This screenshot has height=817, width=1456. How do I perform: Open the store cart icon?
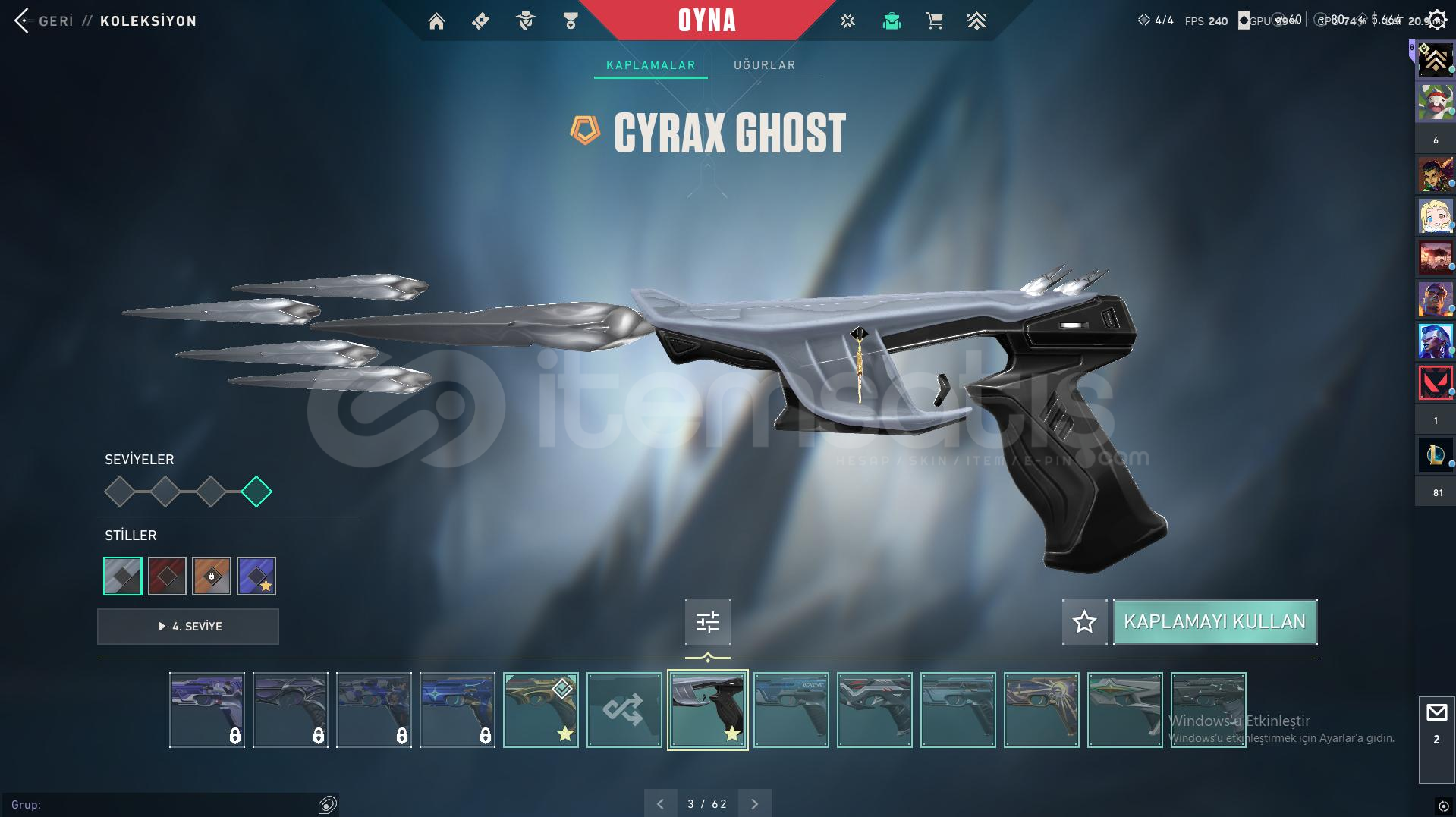coord(934,21)
